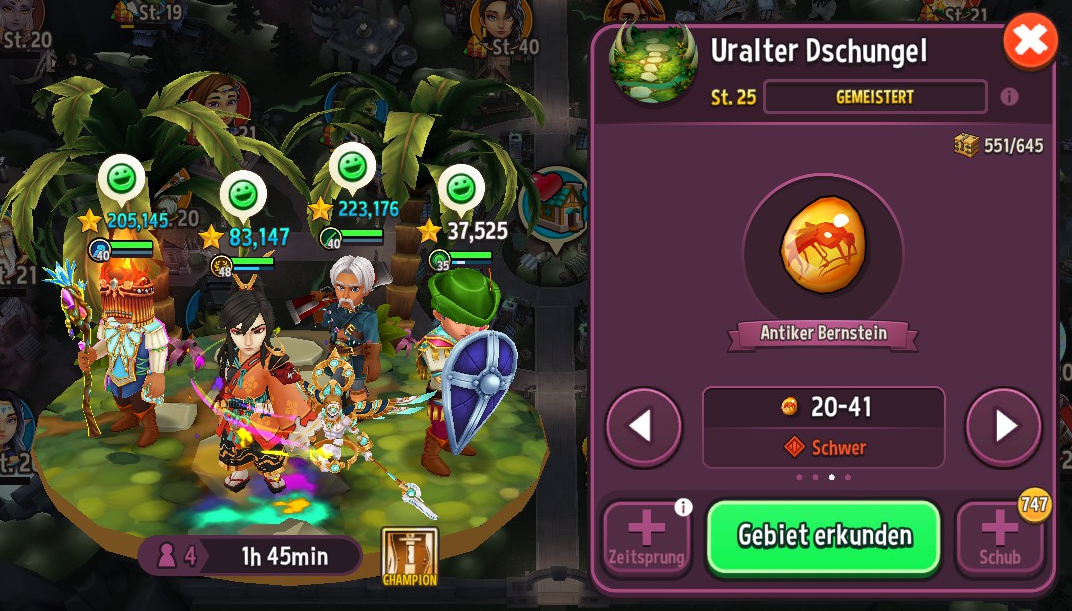The width and height of the screenshot is (1072, 611).
Task: Start exploring with Gebiet erkunden
Action: [824, 536]
